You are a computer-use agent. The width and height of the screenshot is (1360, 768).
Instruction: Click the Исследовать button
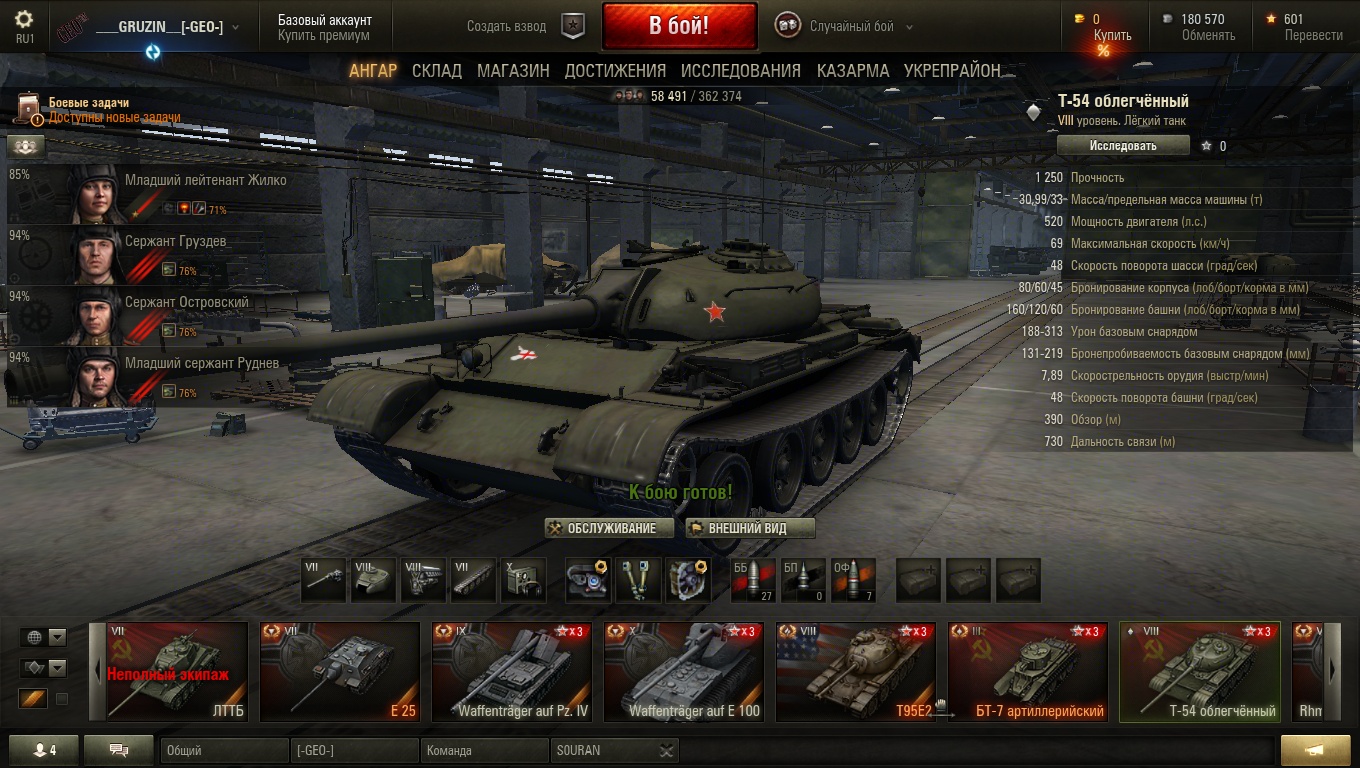coord(1123,146)
